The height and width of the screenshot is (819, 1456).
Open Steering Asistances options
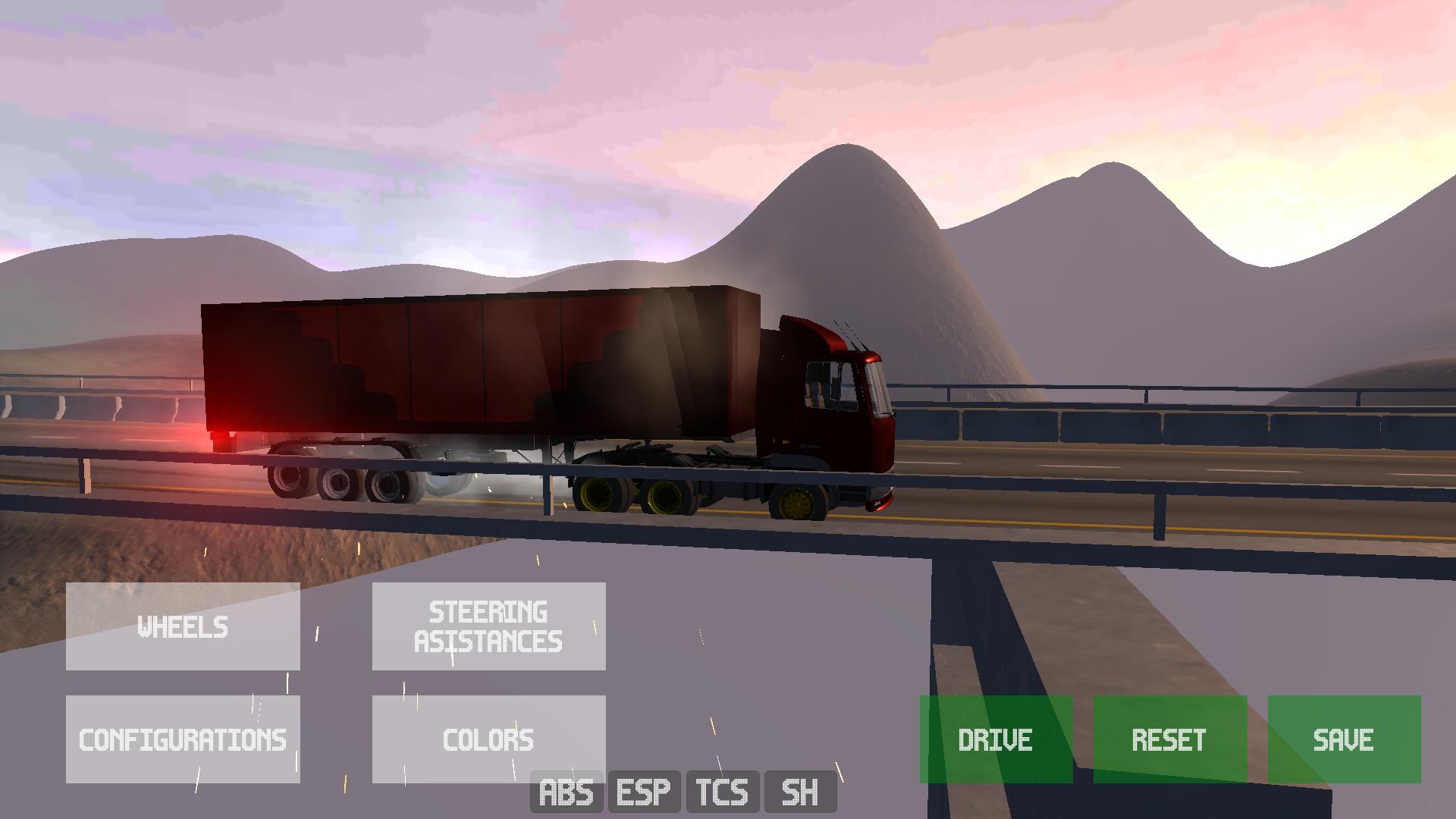coord(488,626)
